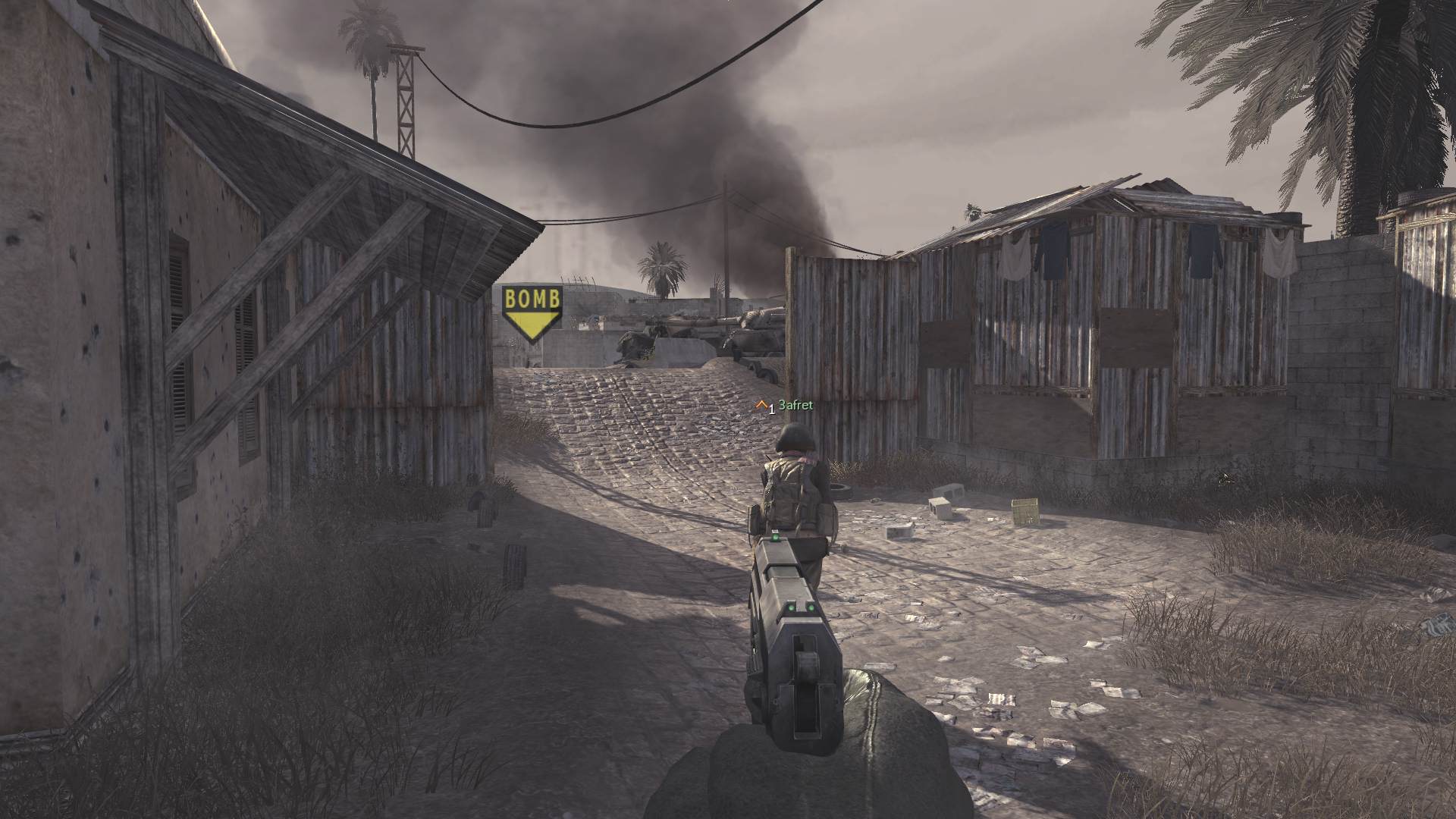Select the orange rank chevron above 3afret
This screenshot has width=1456, height=819.
[x=762, y=404]
